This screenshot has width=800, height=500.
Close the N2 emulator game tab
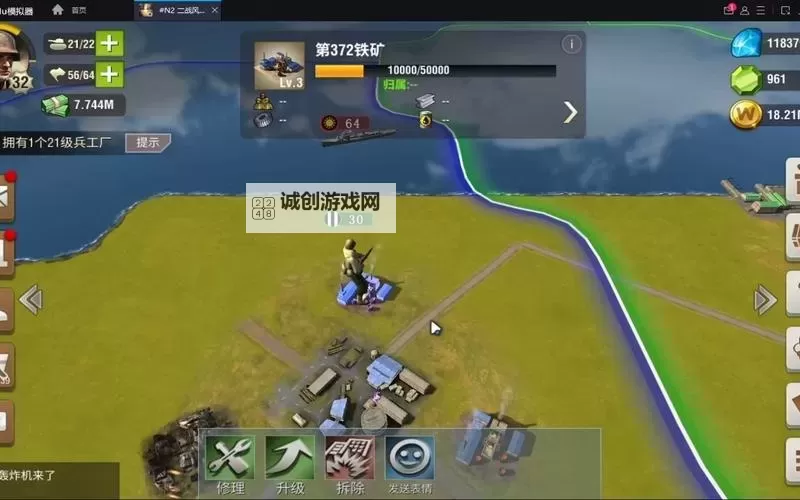click(x=215, y=10)
